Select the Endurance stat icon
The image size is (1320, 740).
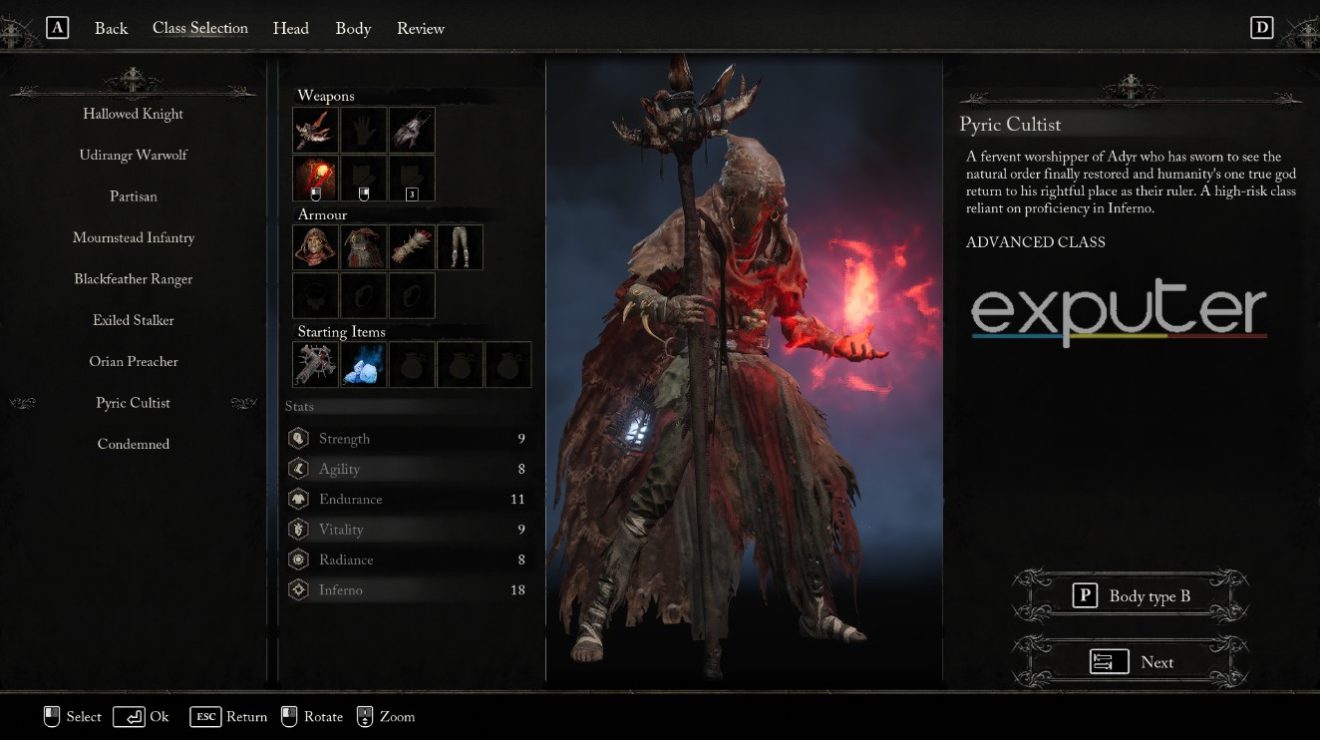pos(297,498)
